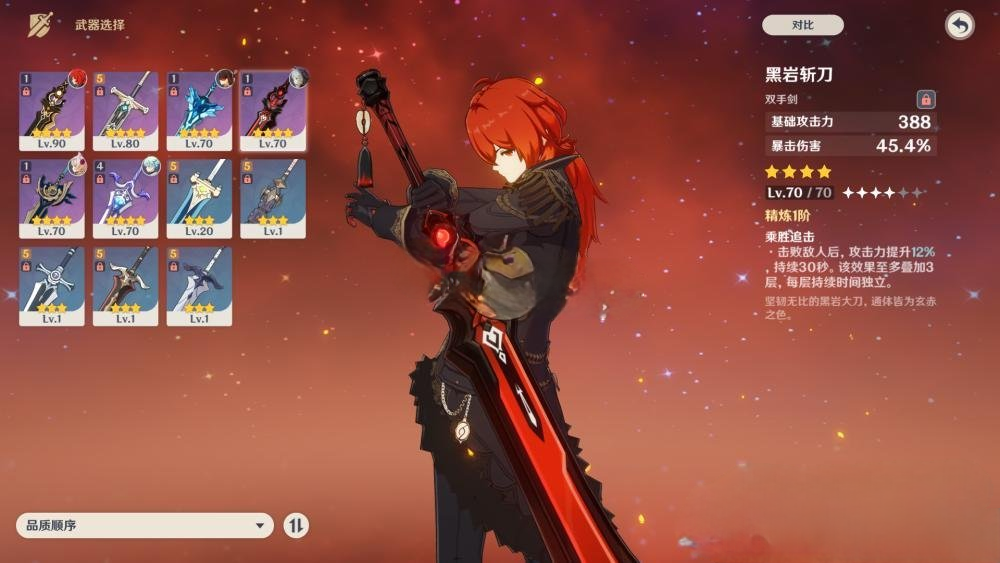
Task: Select the Lv.90 greatsword slot
Action: (52, 110)
